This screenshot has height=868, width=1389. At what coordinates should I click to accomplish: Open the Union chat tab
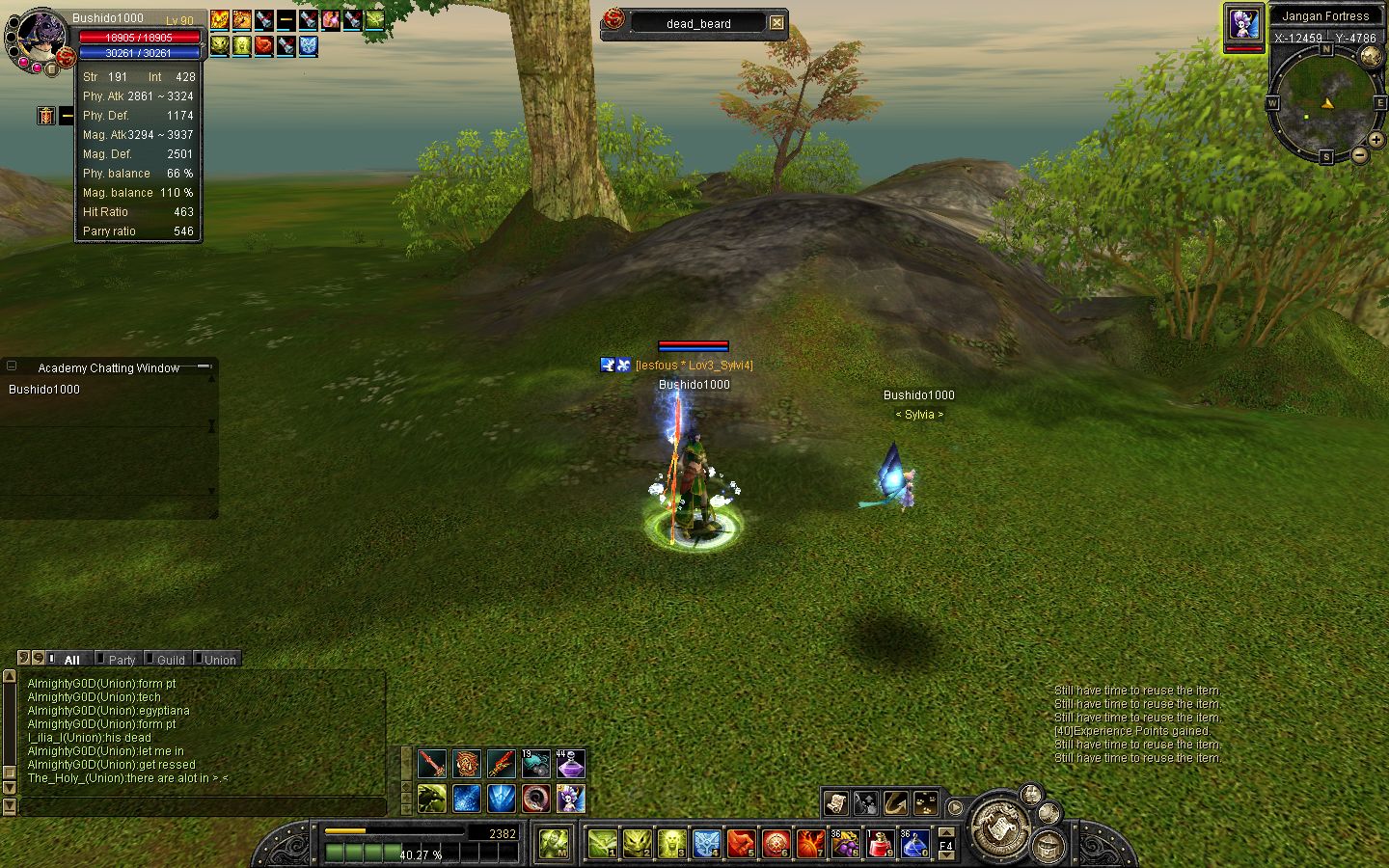tap(219, 660)
